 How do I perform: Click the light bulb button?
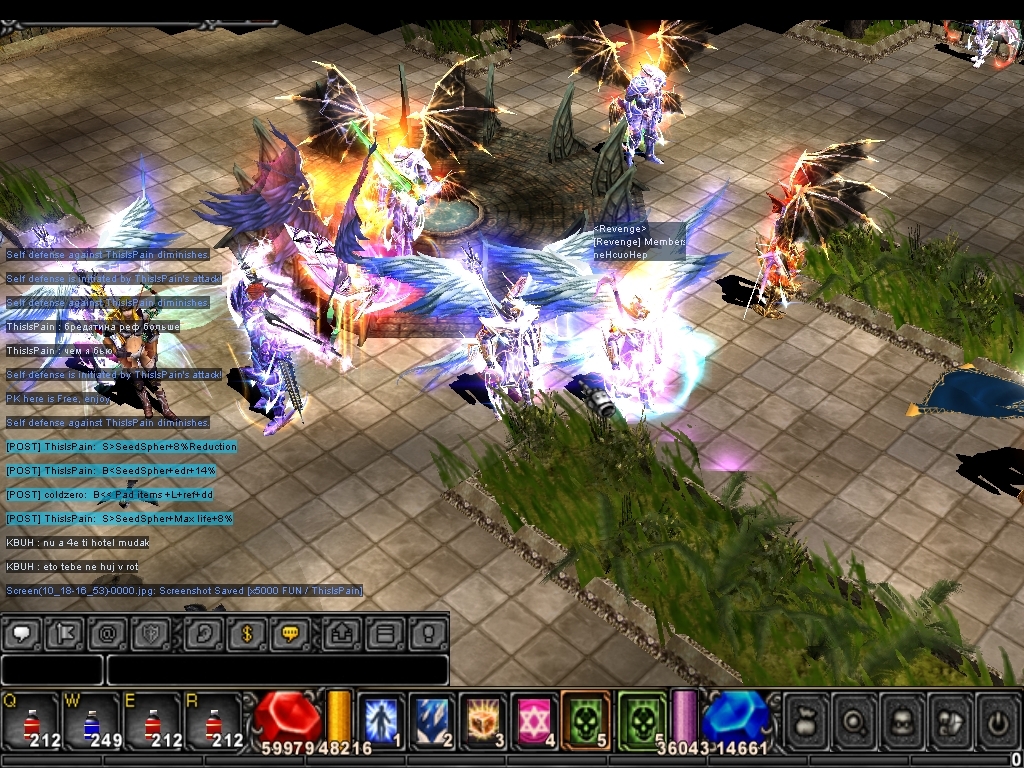(427, 633)
